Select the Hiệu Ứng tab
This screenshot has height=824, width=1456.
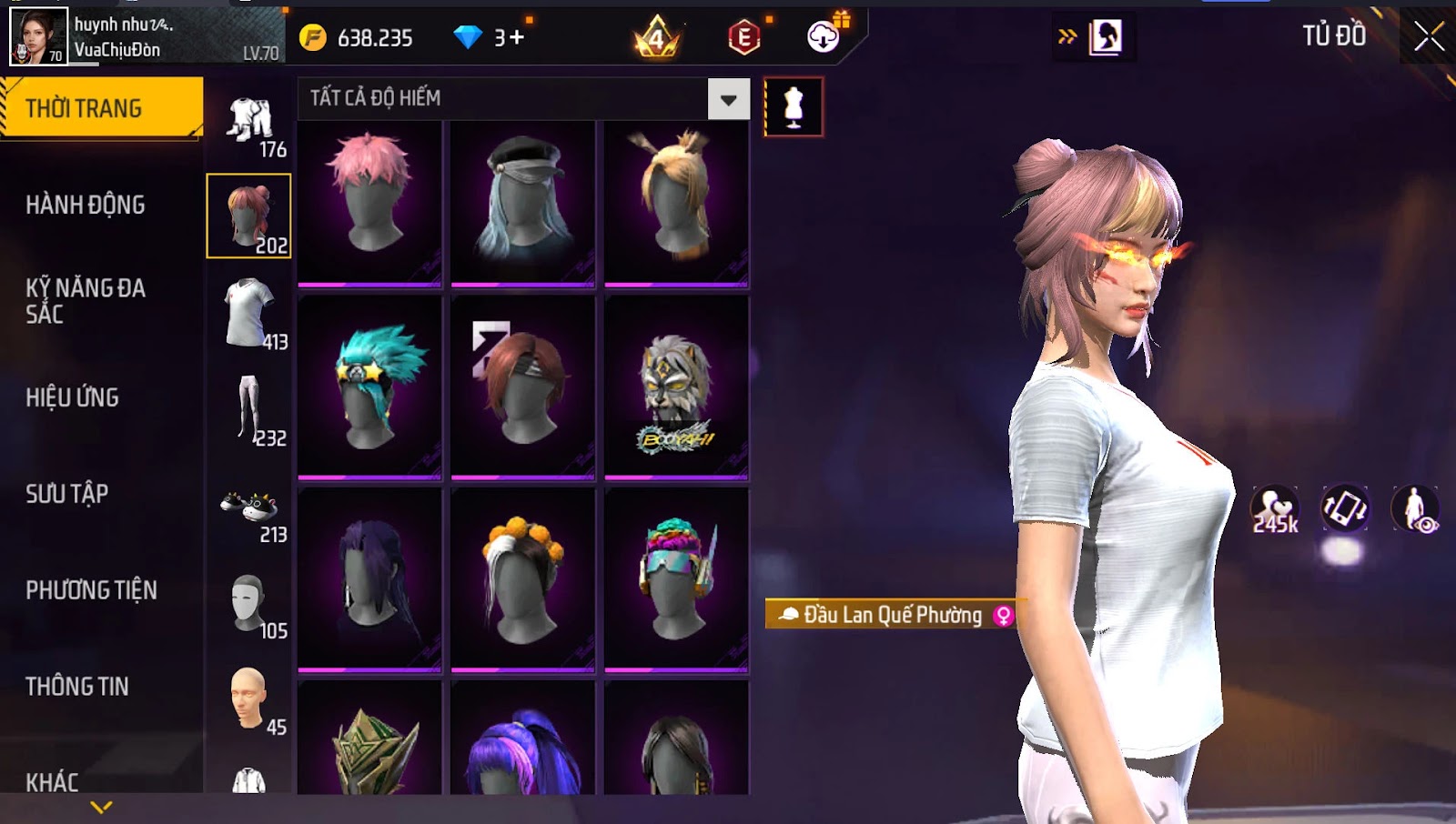pos(73,397)
